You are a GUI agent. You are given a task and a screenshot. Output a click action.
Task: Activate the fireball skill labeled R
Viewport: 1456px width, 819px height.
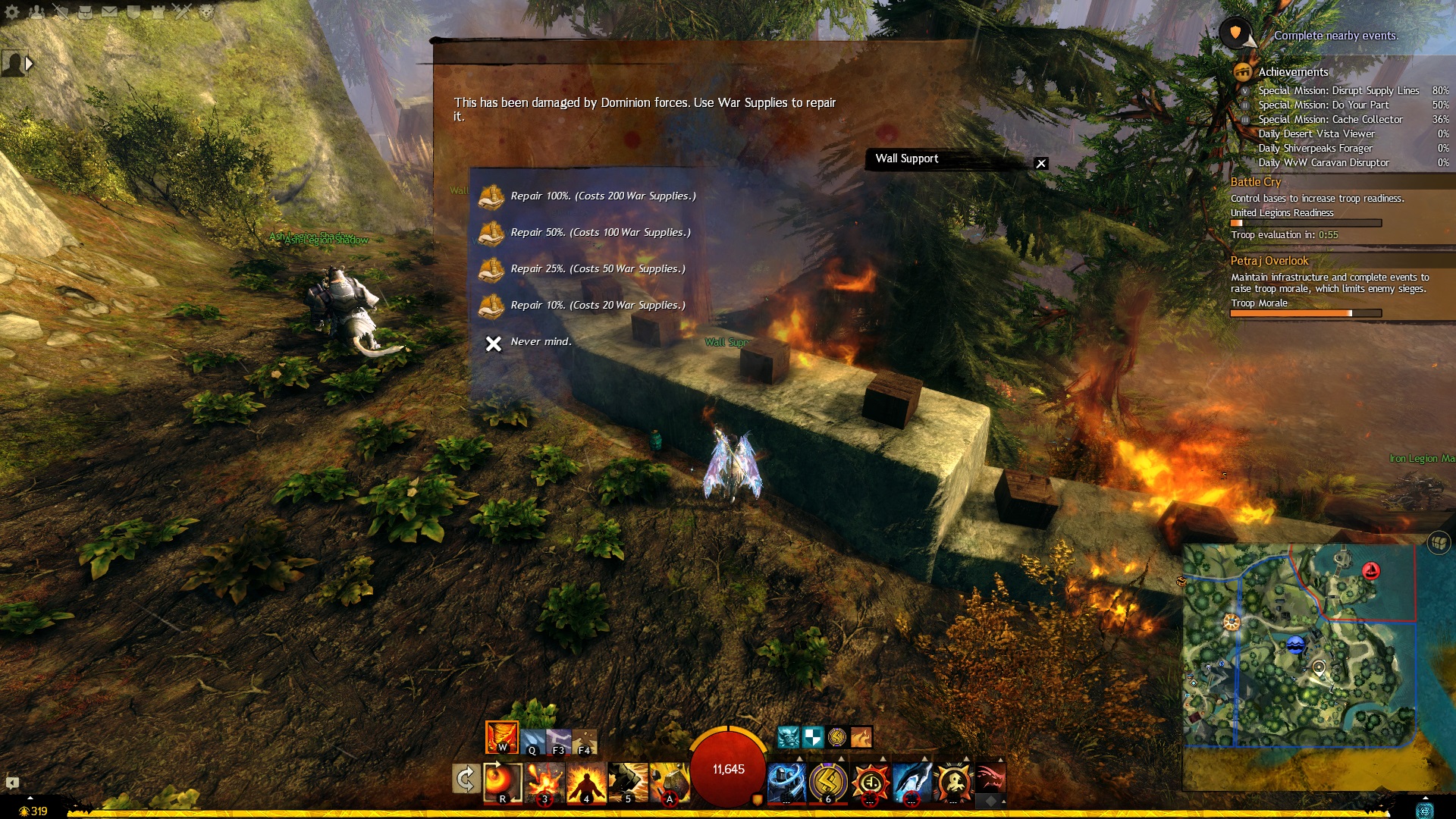502,783
